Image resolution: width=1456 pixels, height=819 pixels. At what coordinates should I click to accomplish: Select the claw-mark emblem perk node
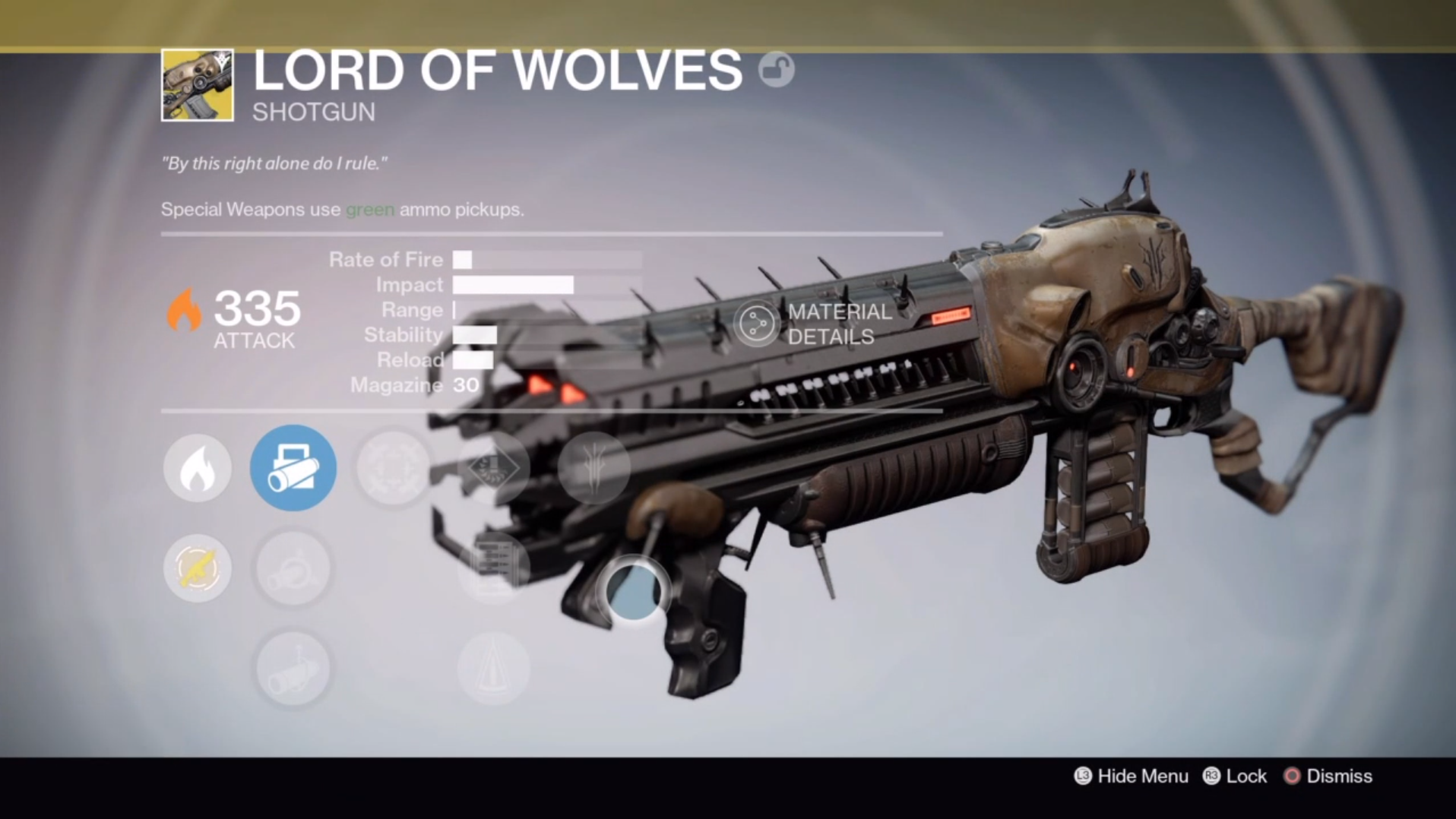(x=593, y=466)
